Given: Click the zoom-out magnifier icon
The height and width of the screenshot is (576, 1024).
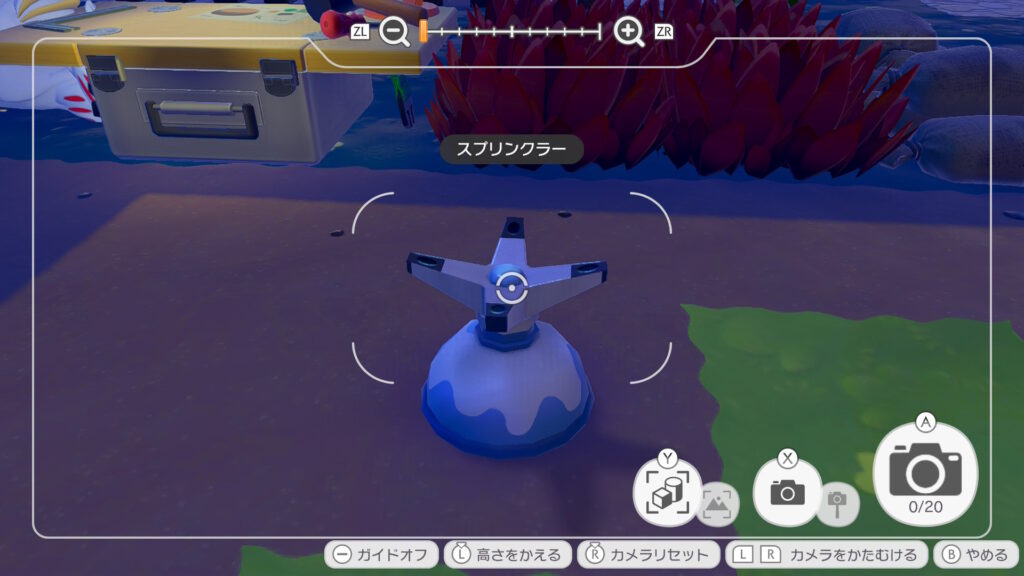Looking at the screenshot, I should (395, 32).
